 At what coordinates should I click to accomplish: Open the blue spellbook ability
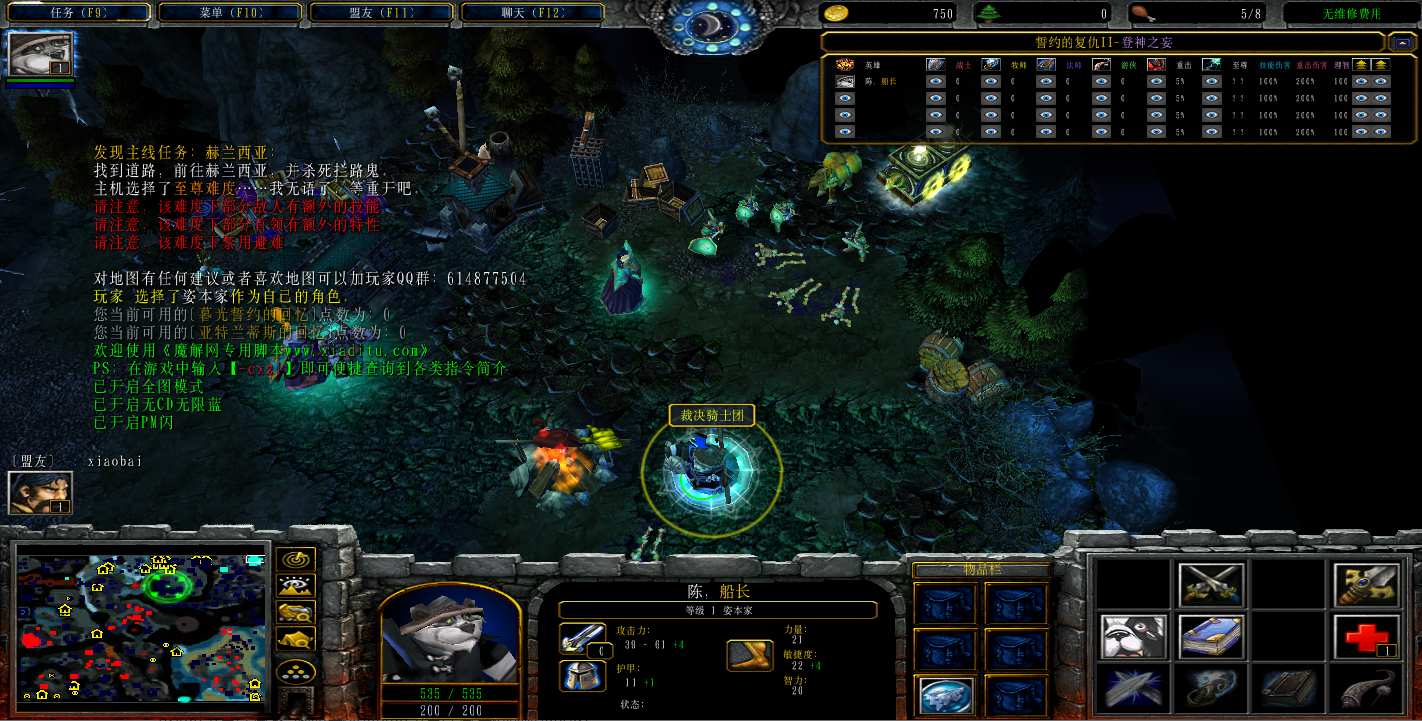pos(1212,637)
